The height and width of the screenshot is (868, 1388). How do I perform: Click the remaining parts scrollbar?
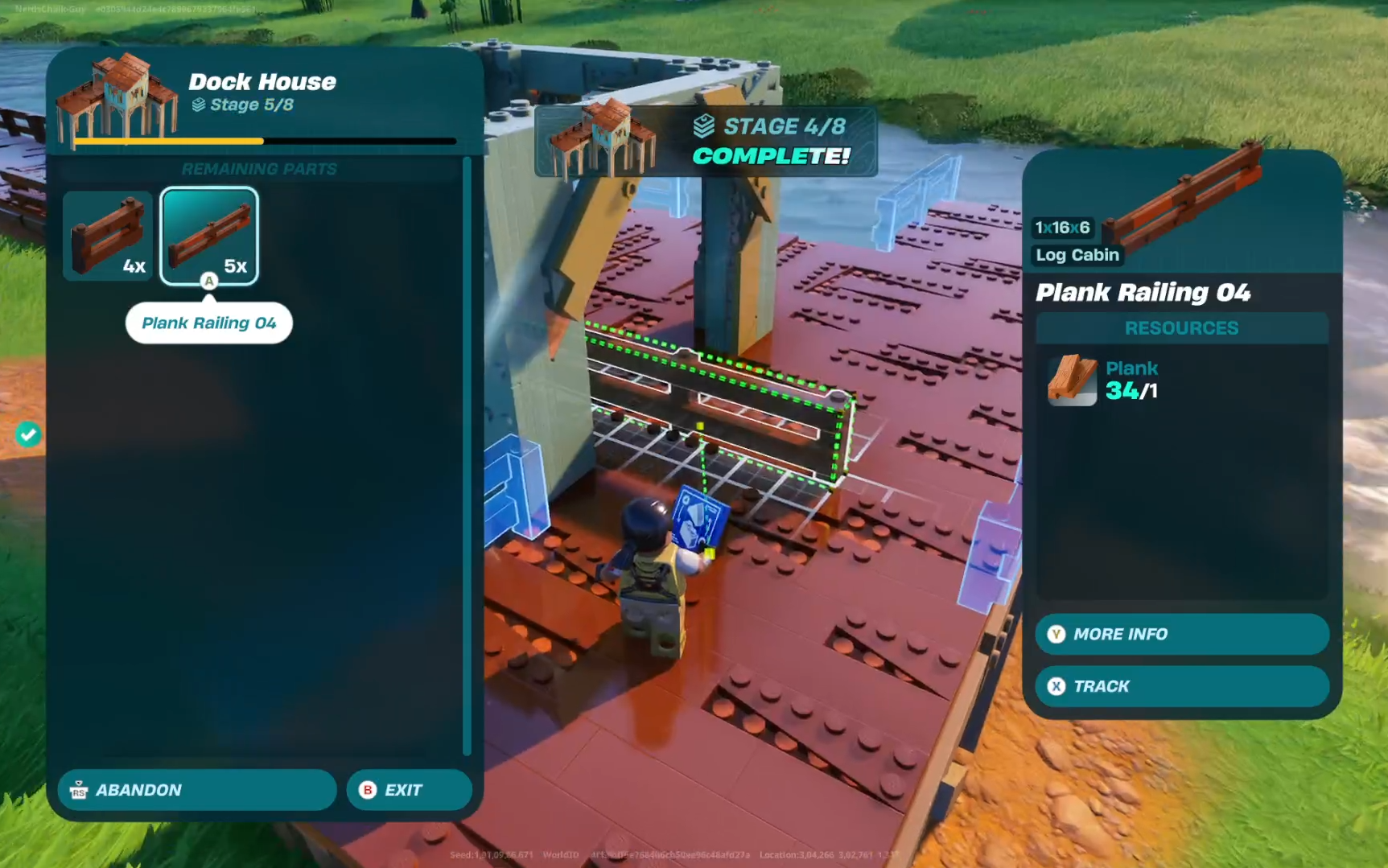(x=467, y=455)
